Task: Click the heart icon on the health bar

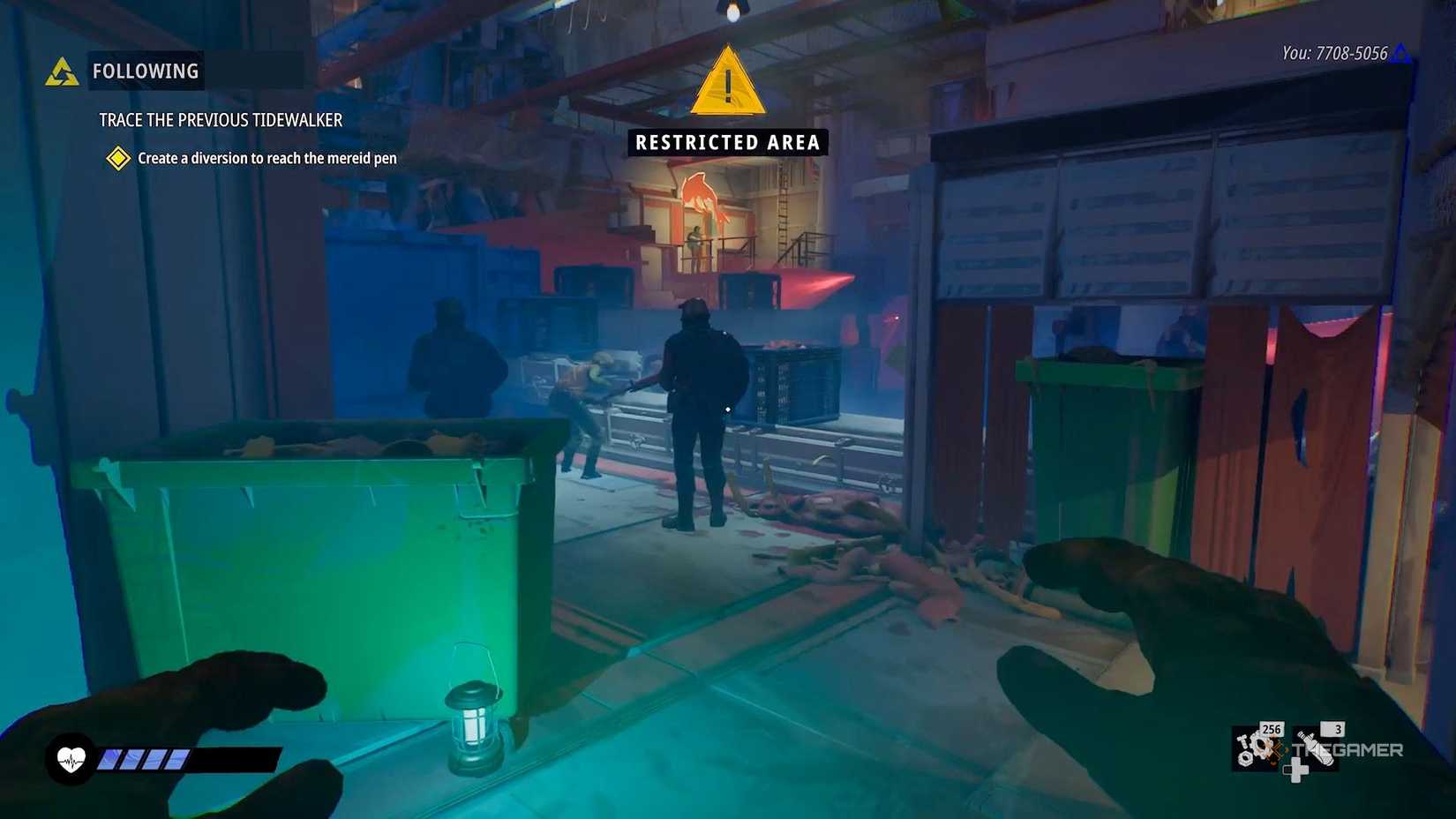Action: click(x=72, y=757)
